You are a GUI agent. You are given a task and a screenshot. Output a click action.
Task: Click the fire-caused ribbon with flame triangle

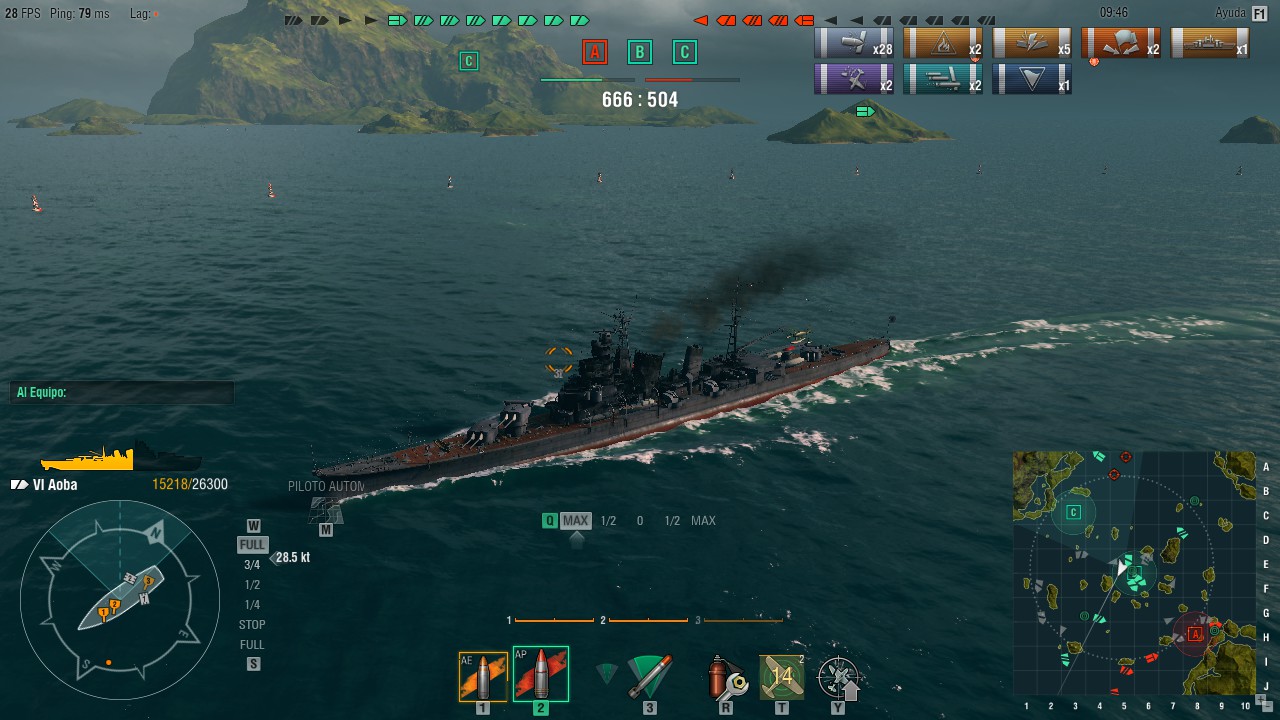(944, 43)
